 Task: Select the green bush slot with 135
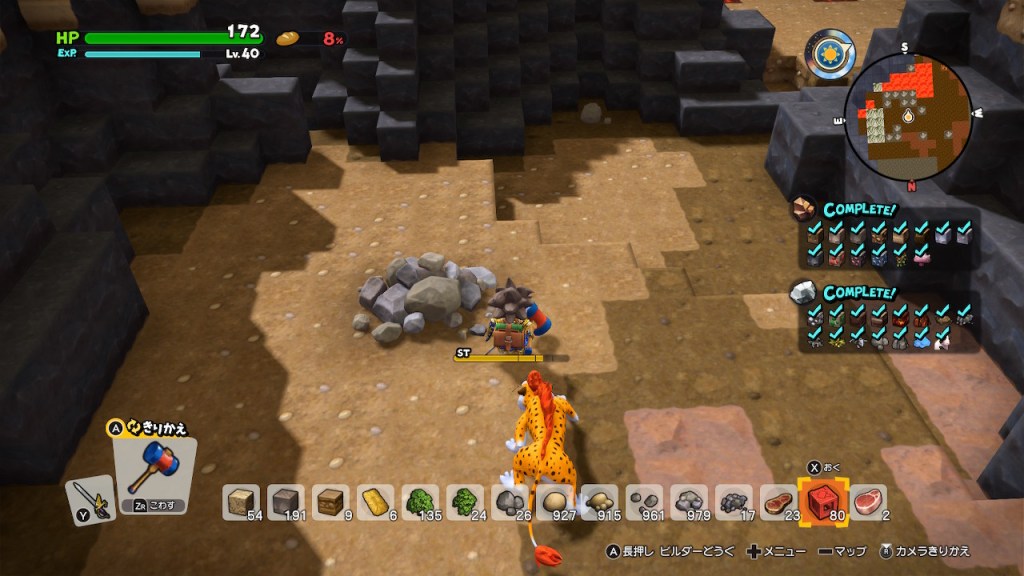[x=422, y=502]
